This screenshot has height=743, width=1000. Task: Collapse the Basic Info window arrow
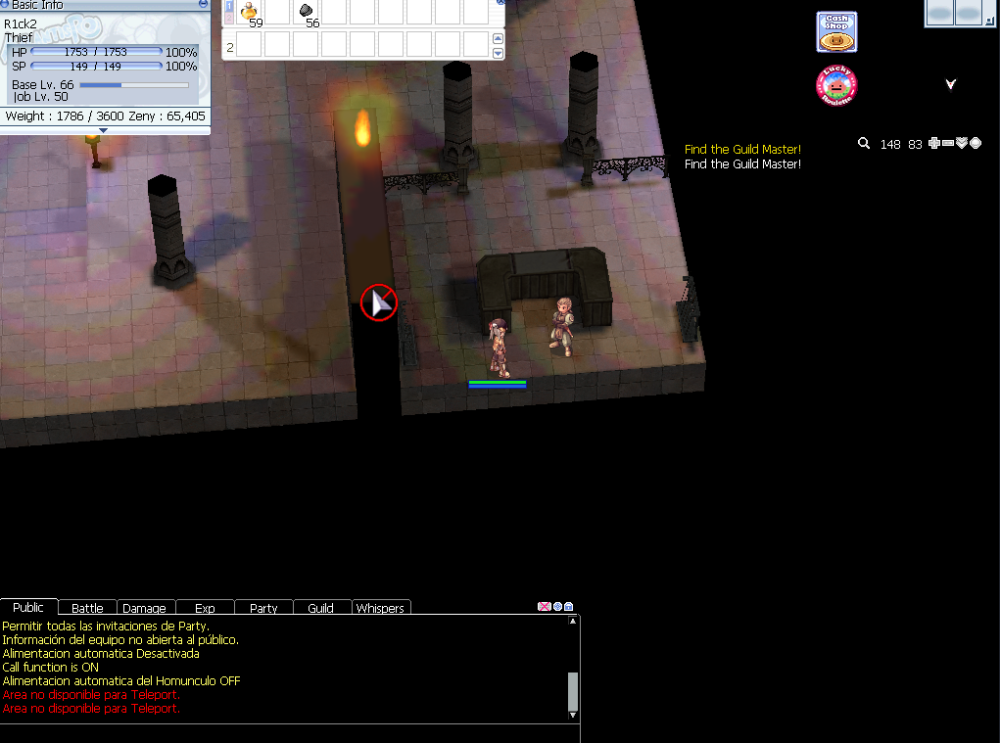coord(104,130)
